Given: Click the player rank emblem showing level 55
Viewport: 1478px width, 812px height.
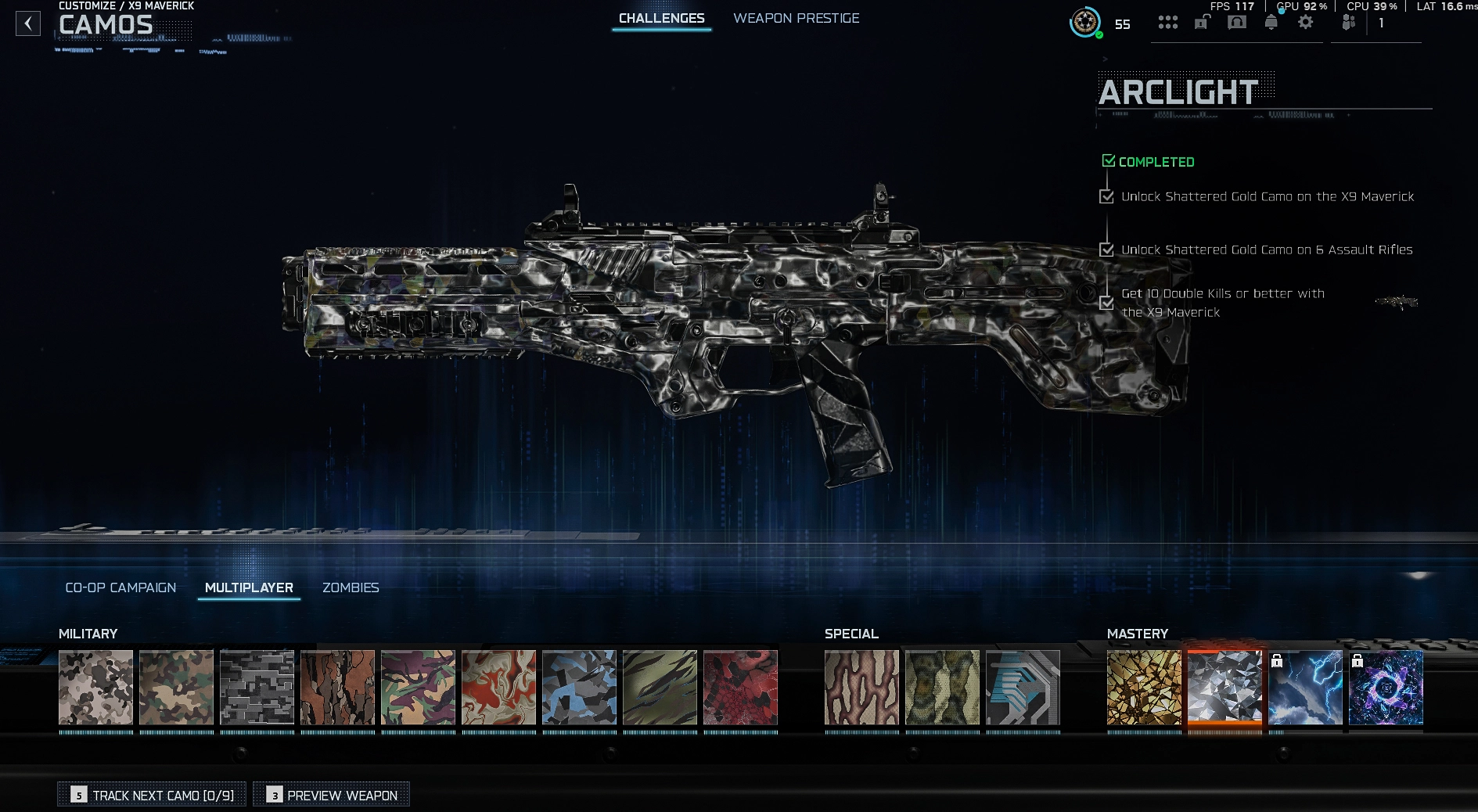Looking at the screenshot, I should pos(1084,23).
